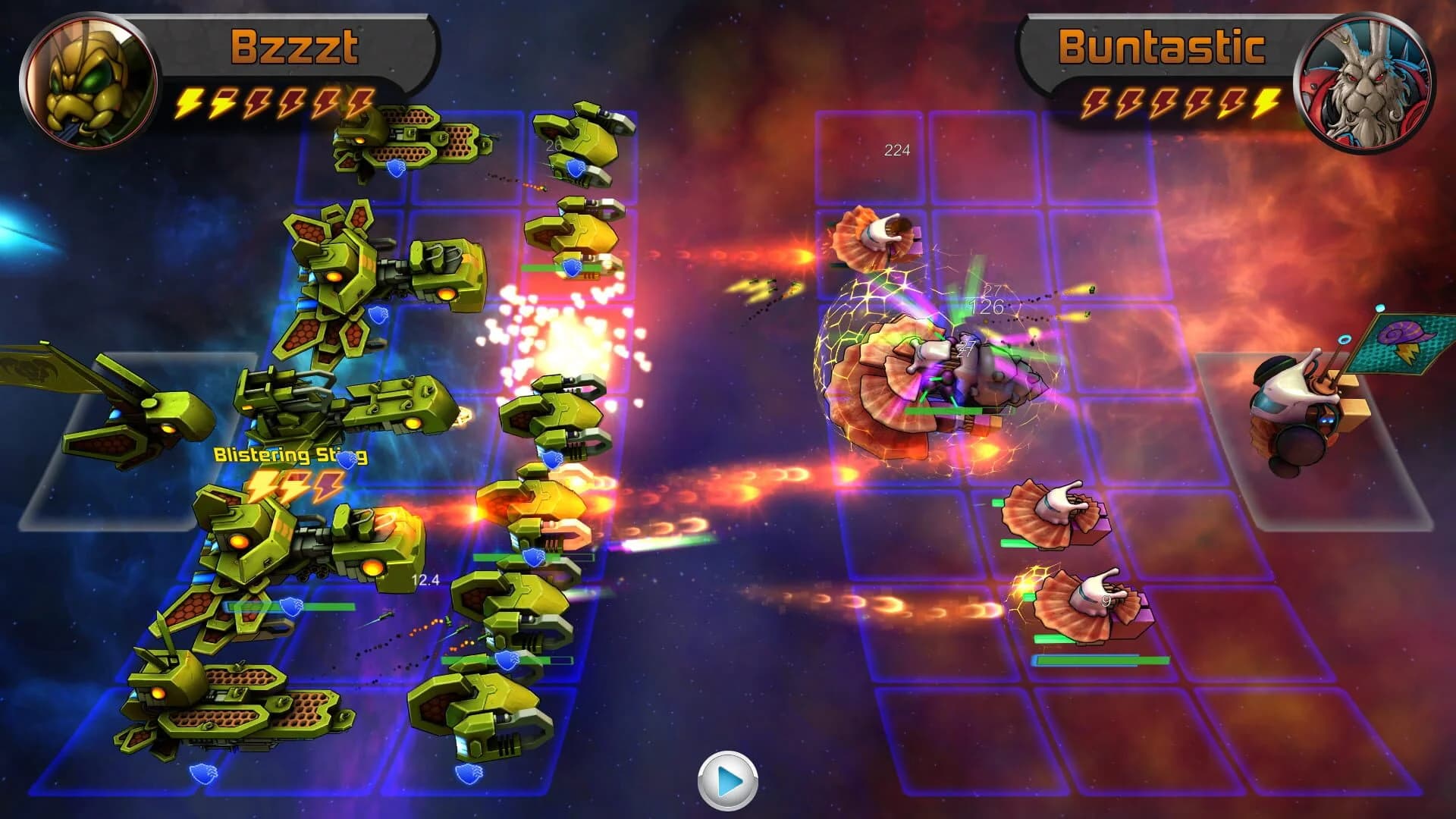Click the damage number 224 on the enemy grid

pos(896,150)
